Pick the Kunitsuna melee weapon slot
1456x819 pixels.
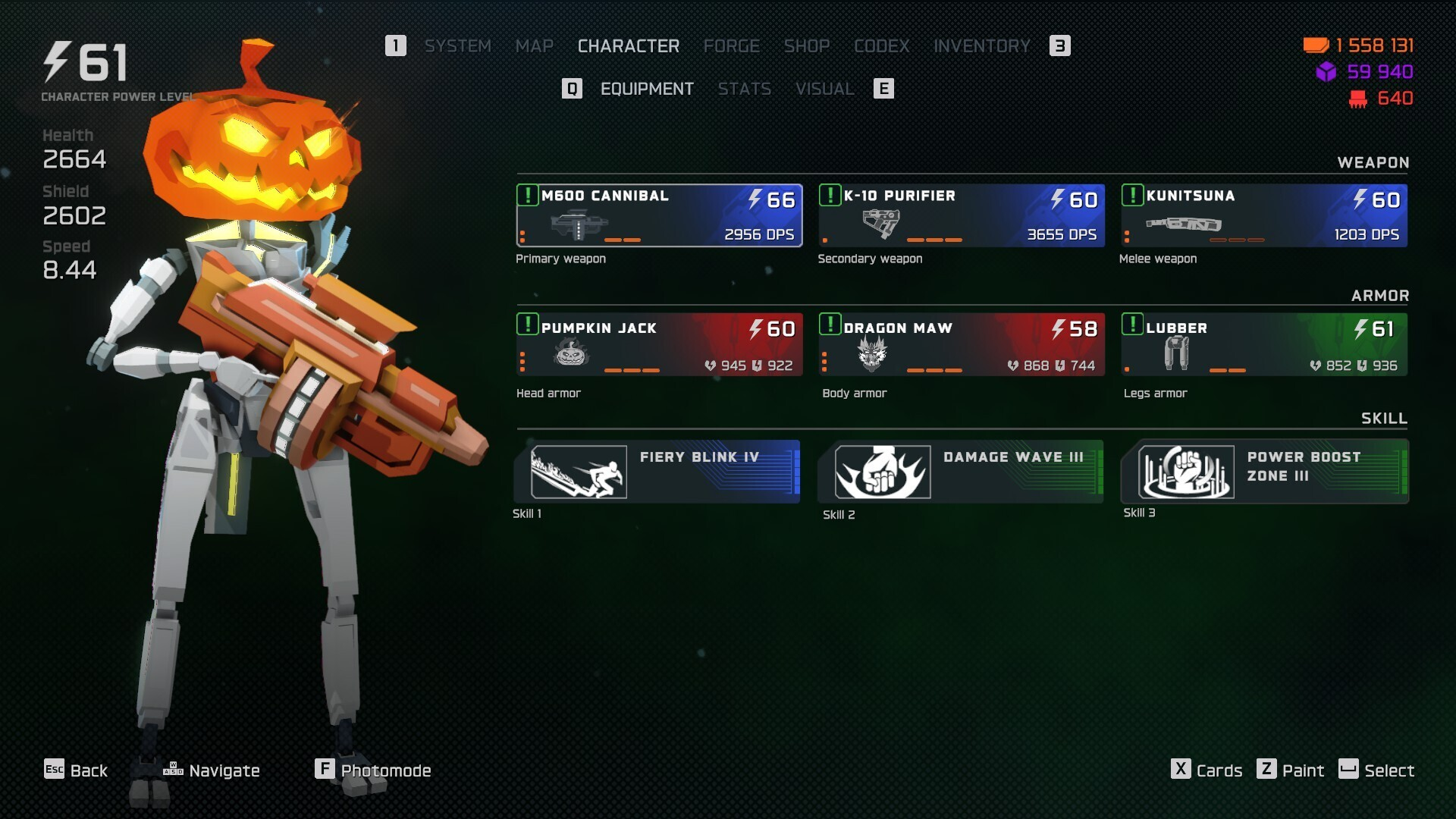point(1263,215)
